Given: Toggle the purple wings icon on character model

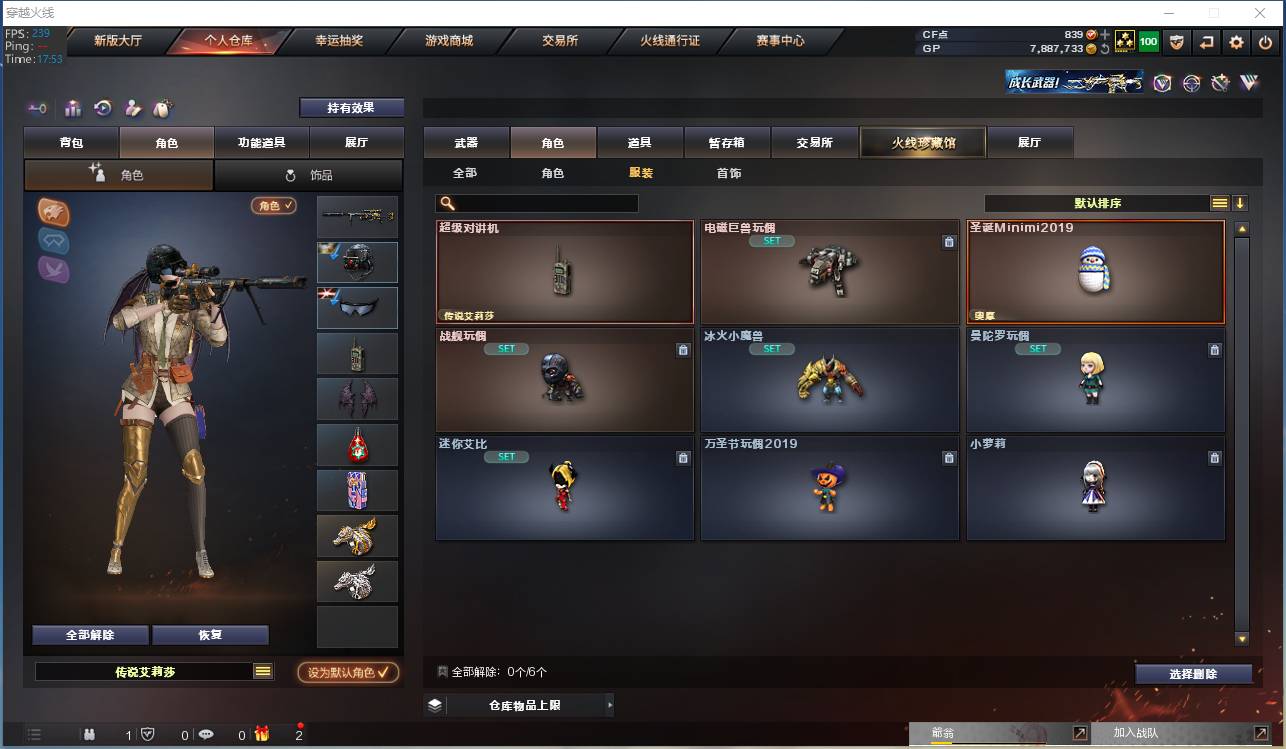Looking at the screenshot, I should 53,268.
